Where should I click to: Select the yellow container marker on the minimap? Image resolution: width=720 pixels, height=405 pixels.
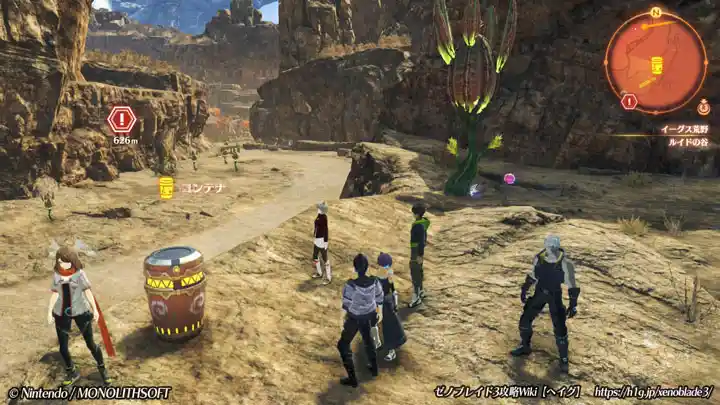(x=657, y=65)
